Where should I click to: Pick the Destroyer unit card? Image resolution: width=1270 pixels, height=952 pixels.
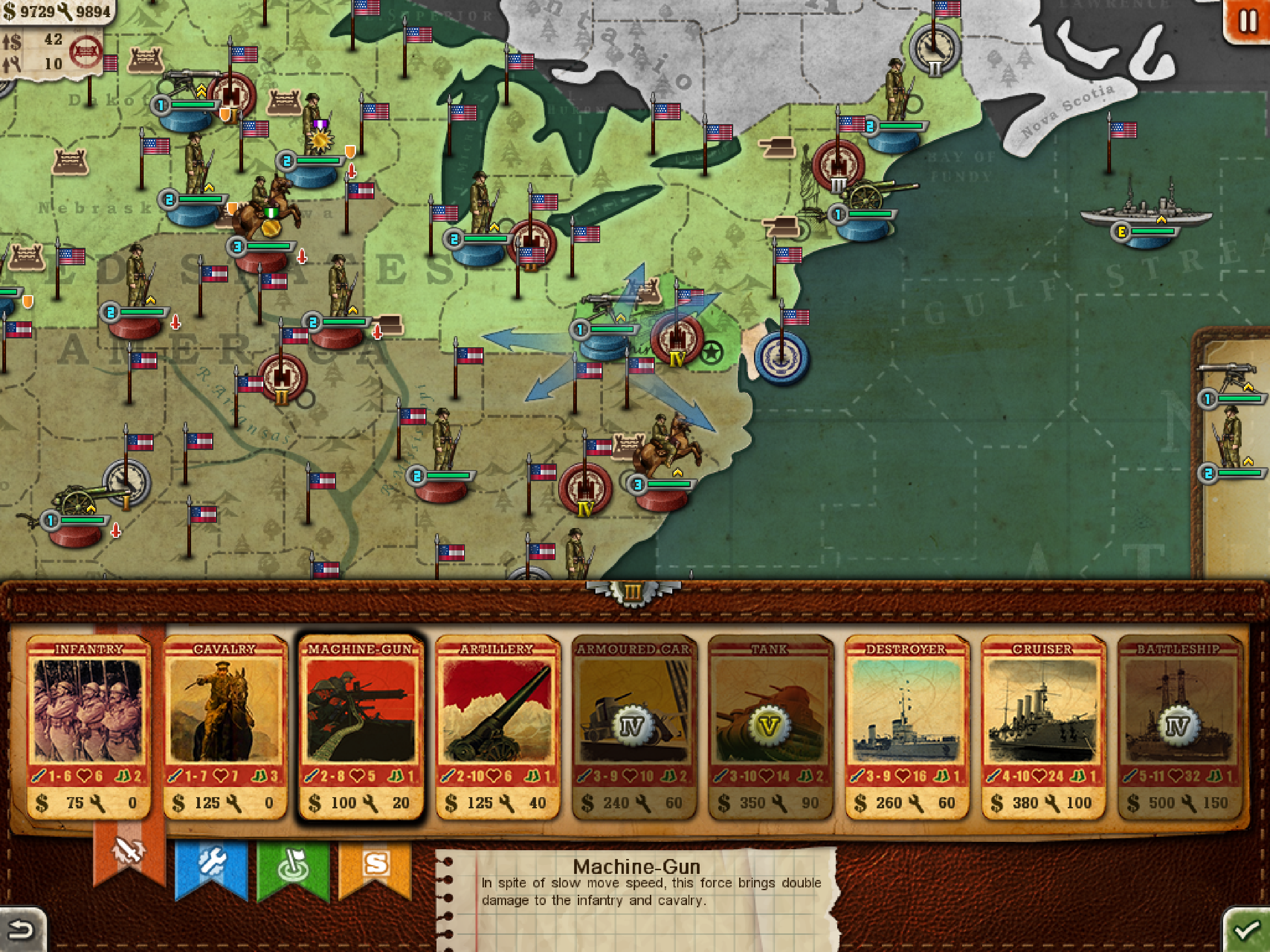tap(906, 727)
